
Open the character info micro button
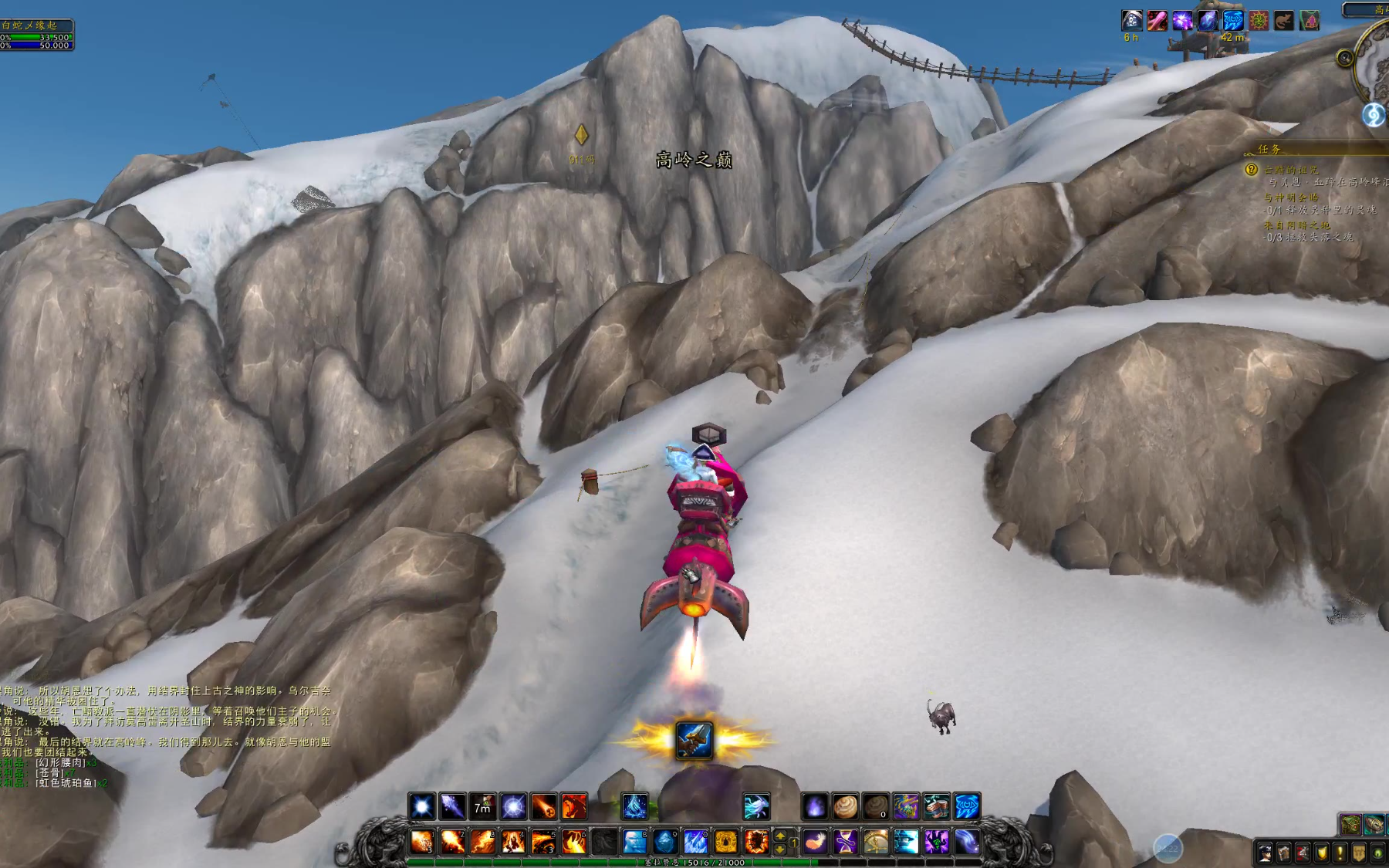click(1265, 853)
